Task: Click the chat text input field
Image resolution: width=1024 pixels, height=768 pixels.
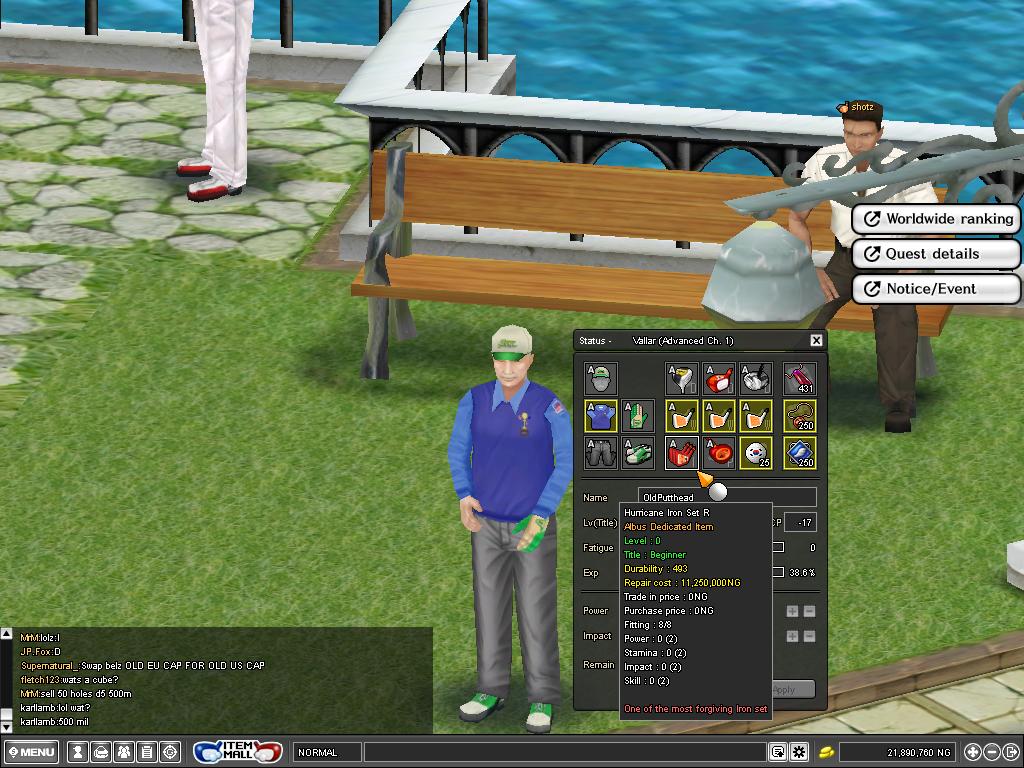Action: [x=565, y=752]
